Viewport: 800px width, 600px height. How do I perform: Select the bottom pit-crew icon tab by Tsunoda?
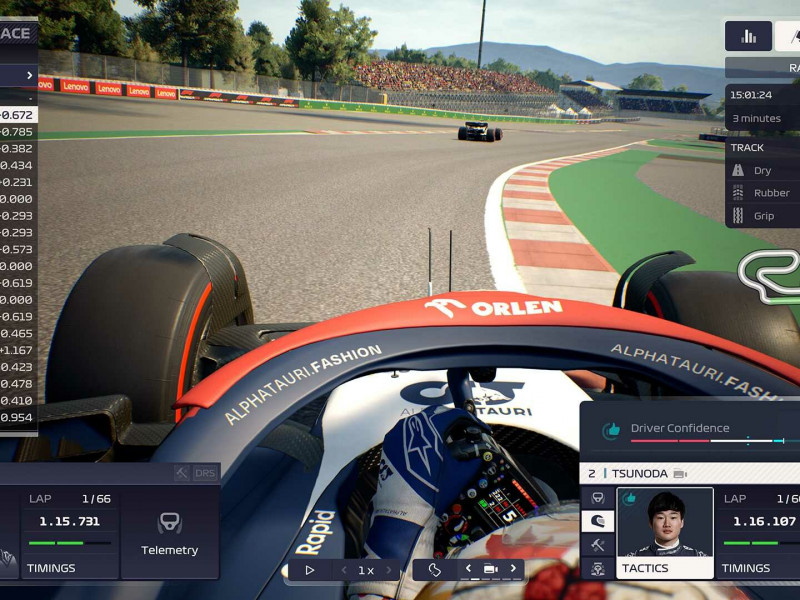(597, 569)
